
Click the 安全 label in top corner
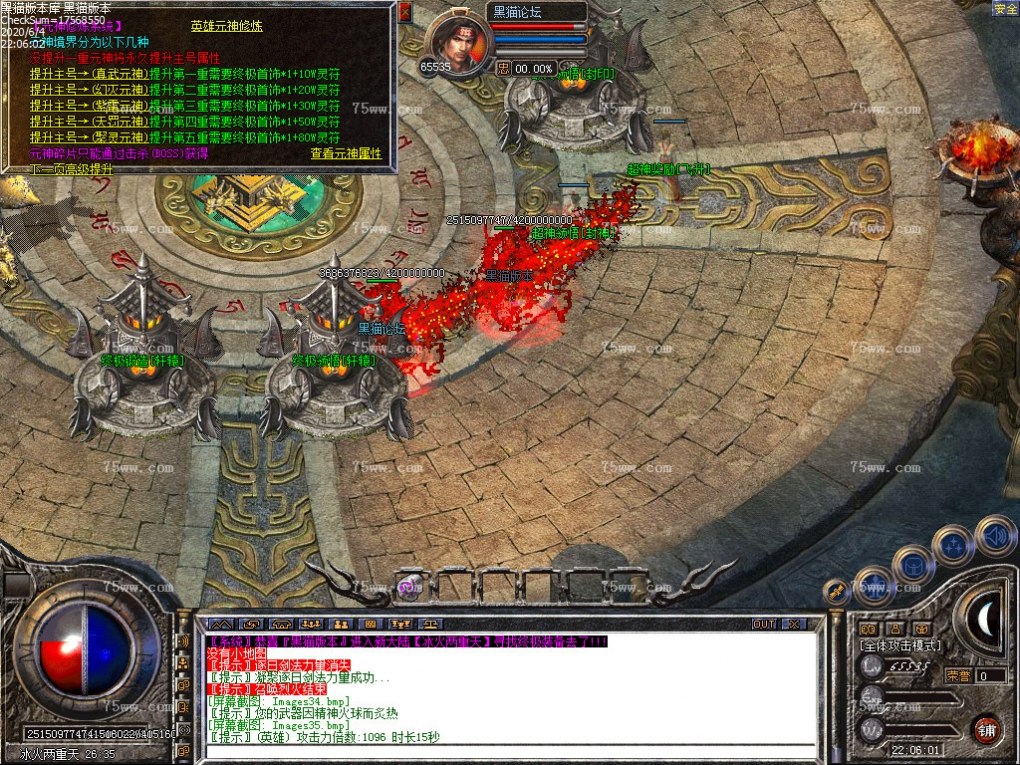(x=1005, y=9)
